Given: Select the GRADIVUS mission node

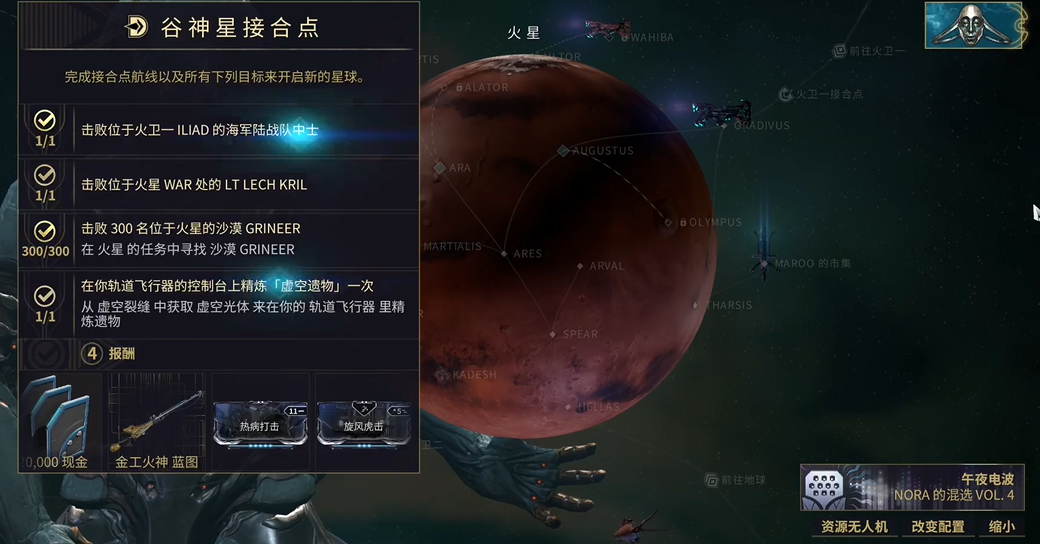Looking at the screenshot, I should 727,126.
